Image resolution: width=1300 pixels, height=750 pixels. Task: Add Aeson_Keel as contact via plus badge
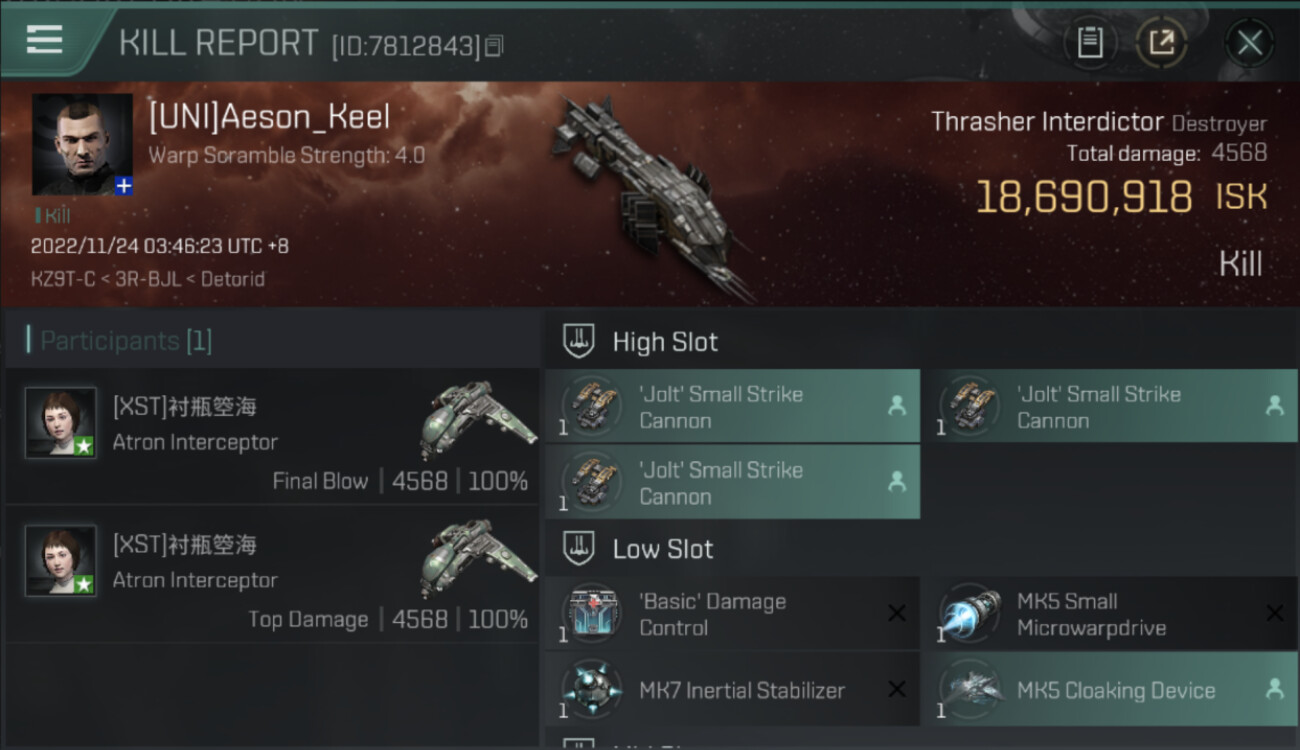(123, 186)
